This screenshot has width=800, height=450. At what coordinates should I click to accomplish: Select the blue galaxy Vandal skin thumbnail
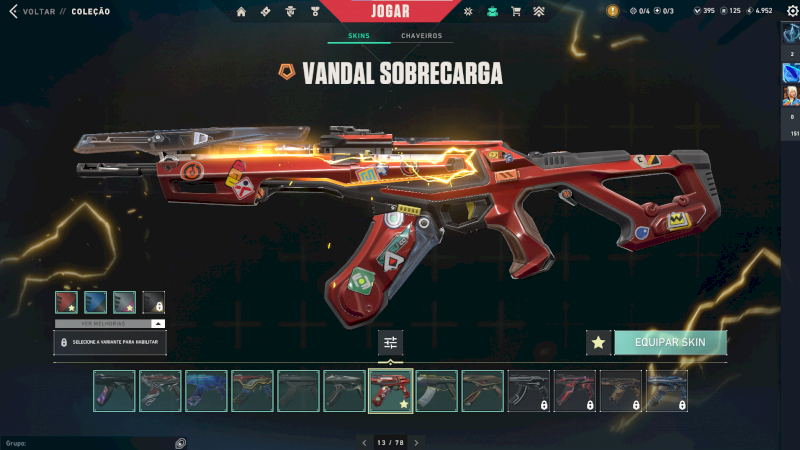(206, 391)
